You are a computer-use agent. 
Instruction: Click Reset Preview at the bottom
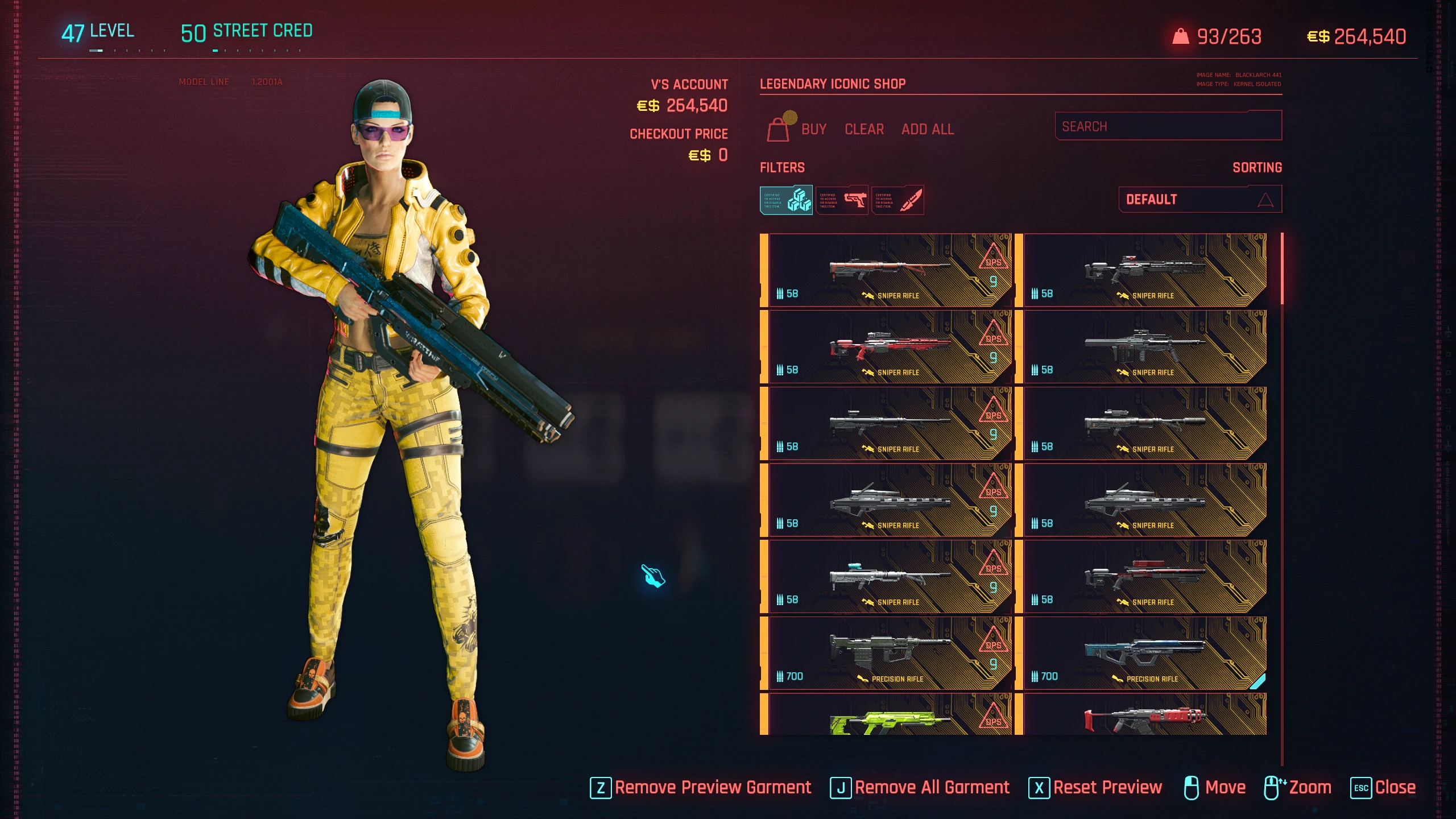tap(1108, 787)
